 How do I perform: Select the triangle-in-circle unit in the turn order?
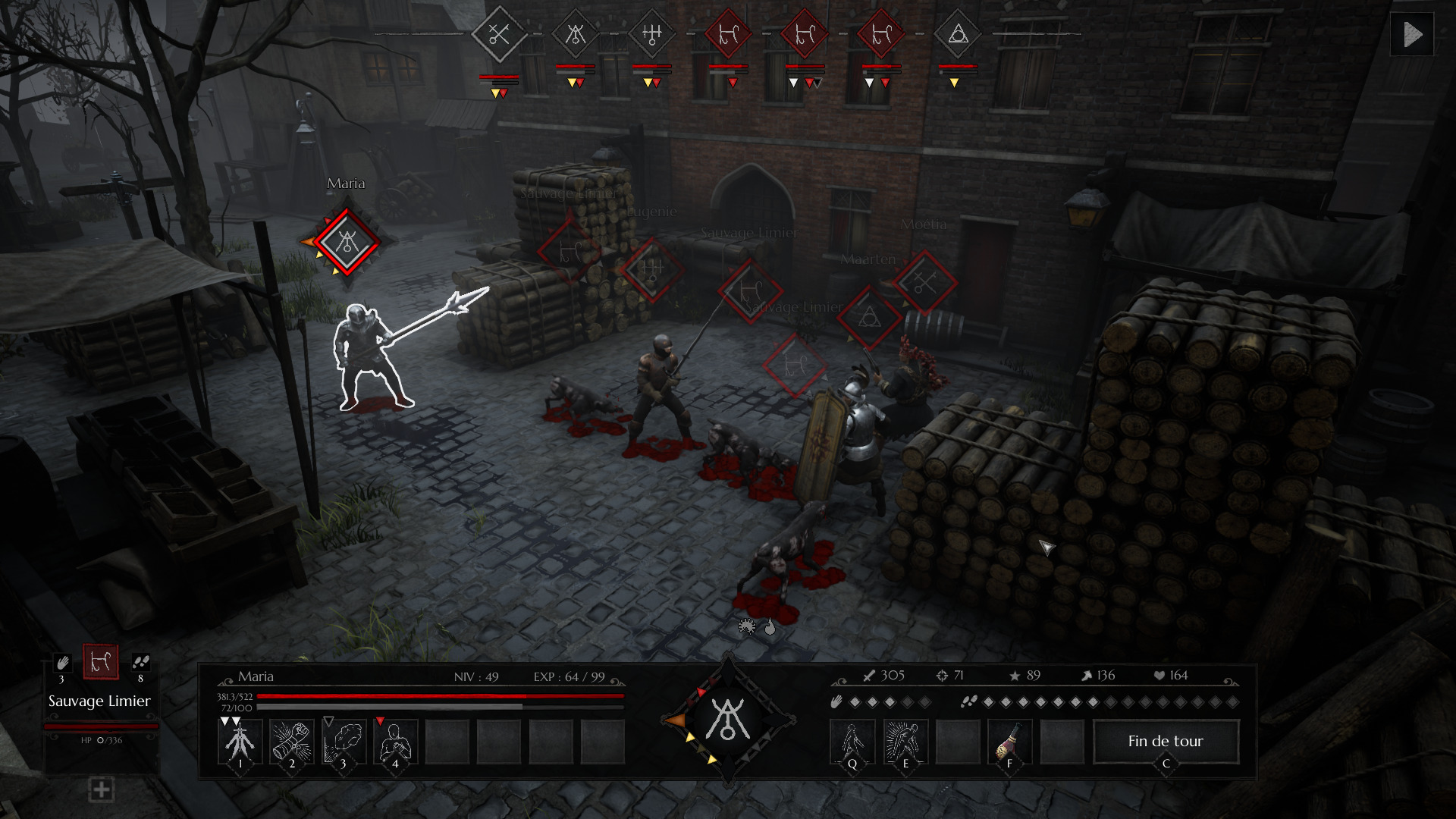958,34
